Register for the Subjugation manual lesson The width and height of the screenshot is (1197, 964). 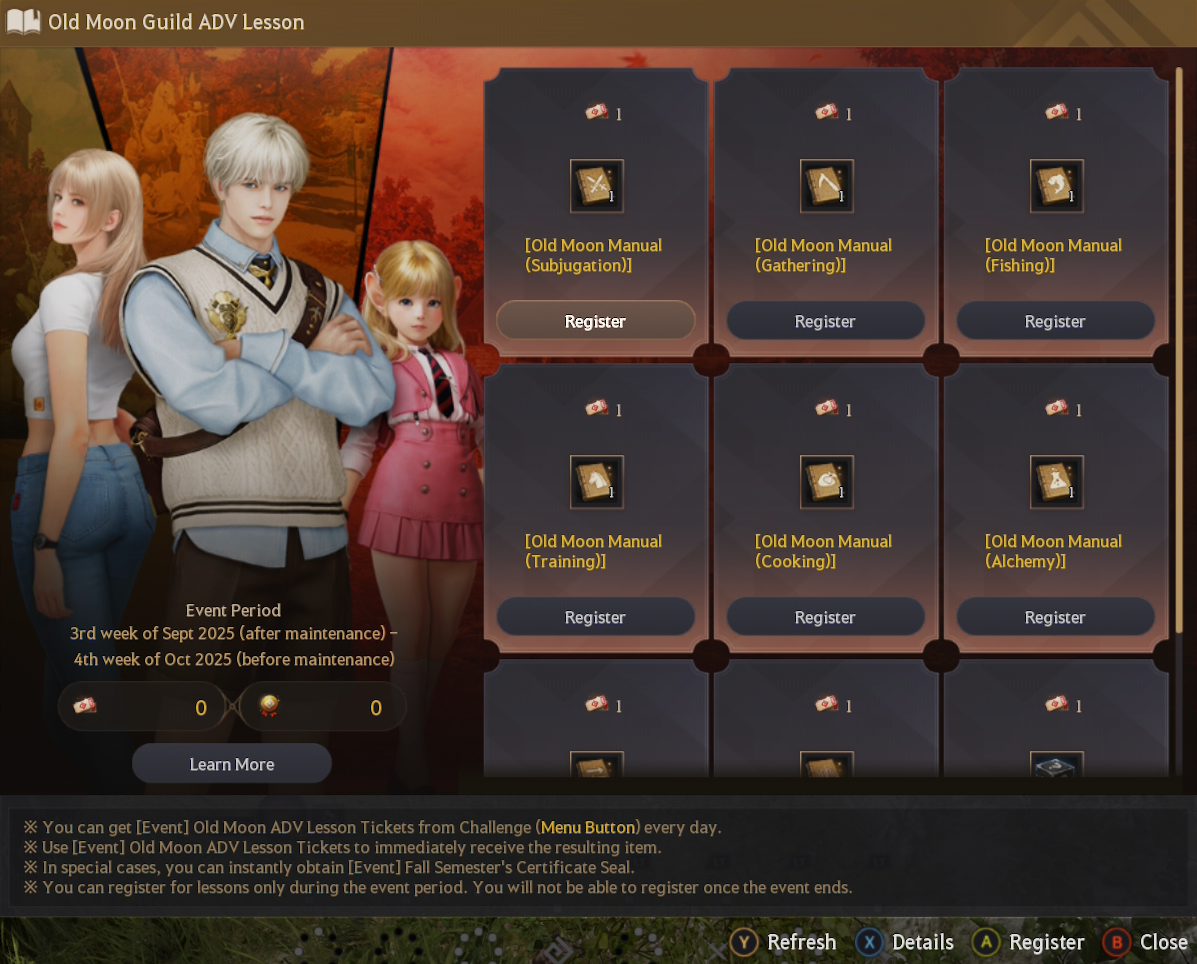[595, 321]
